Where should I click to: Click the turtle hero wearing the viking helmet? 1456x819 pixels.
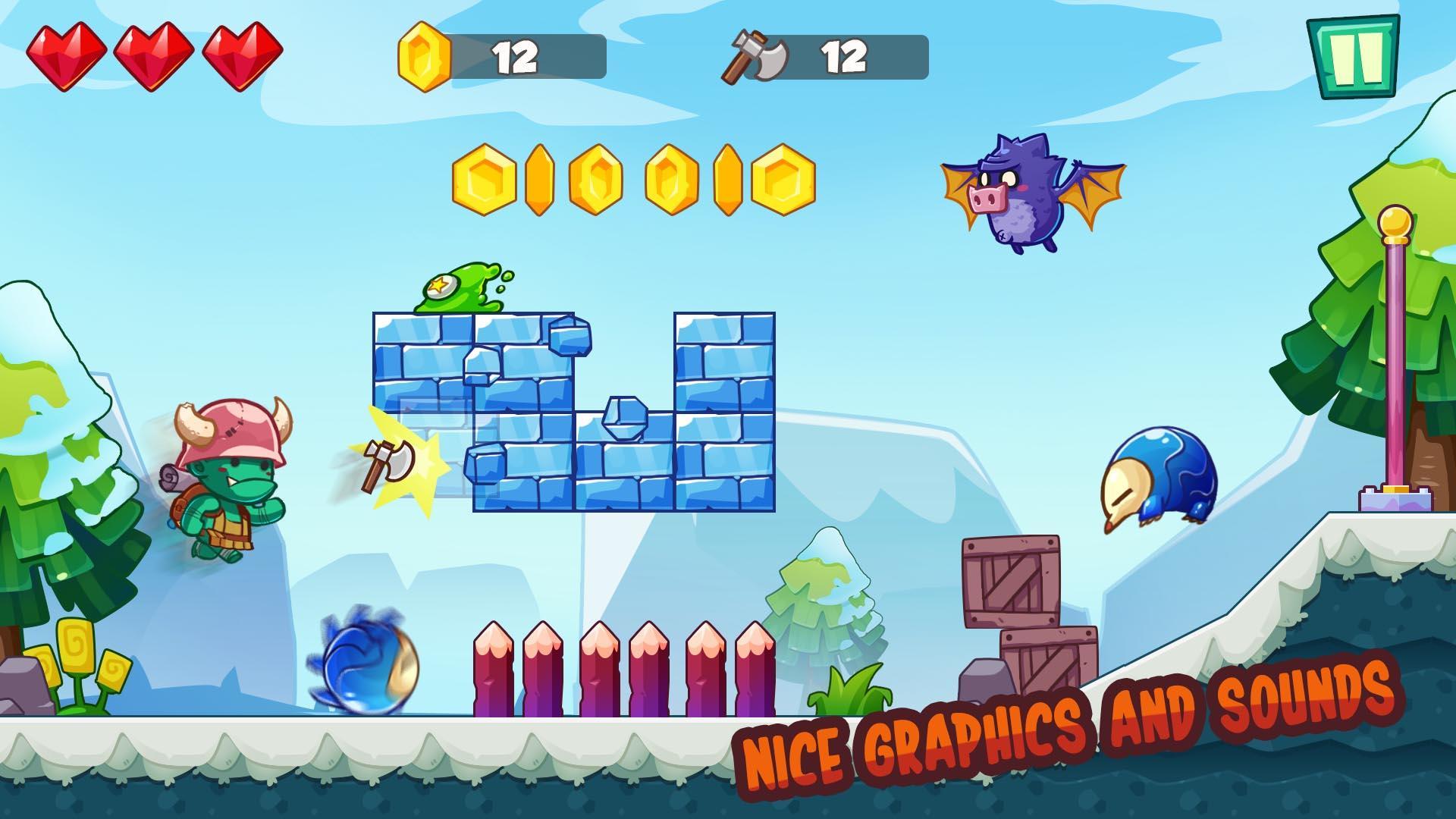[224, 478]
